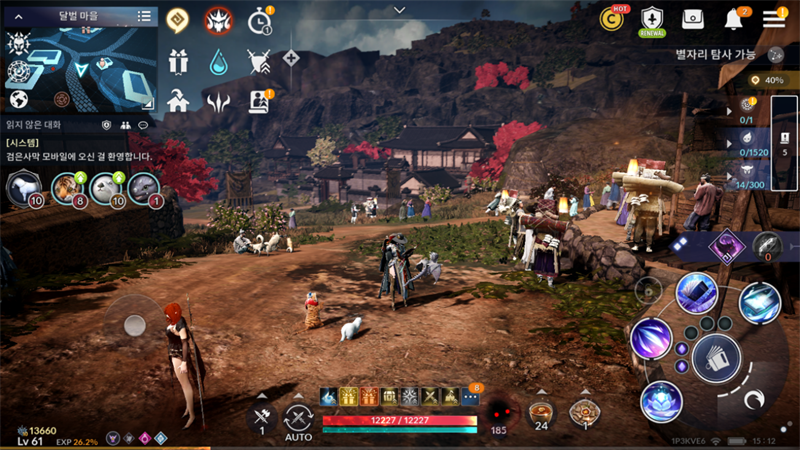Tap the blue water drop icon
The image size is (800, 450).
219,62
